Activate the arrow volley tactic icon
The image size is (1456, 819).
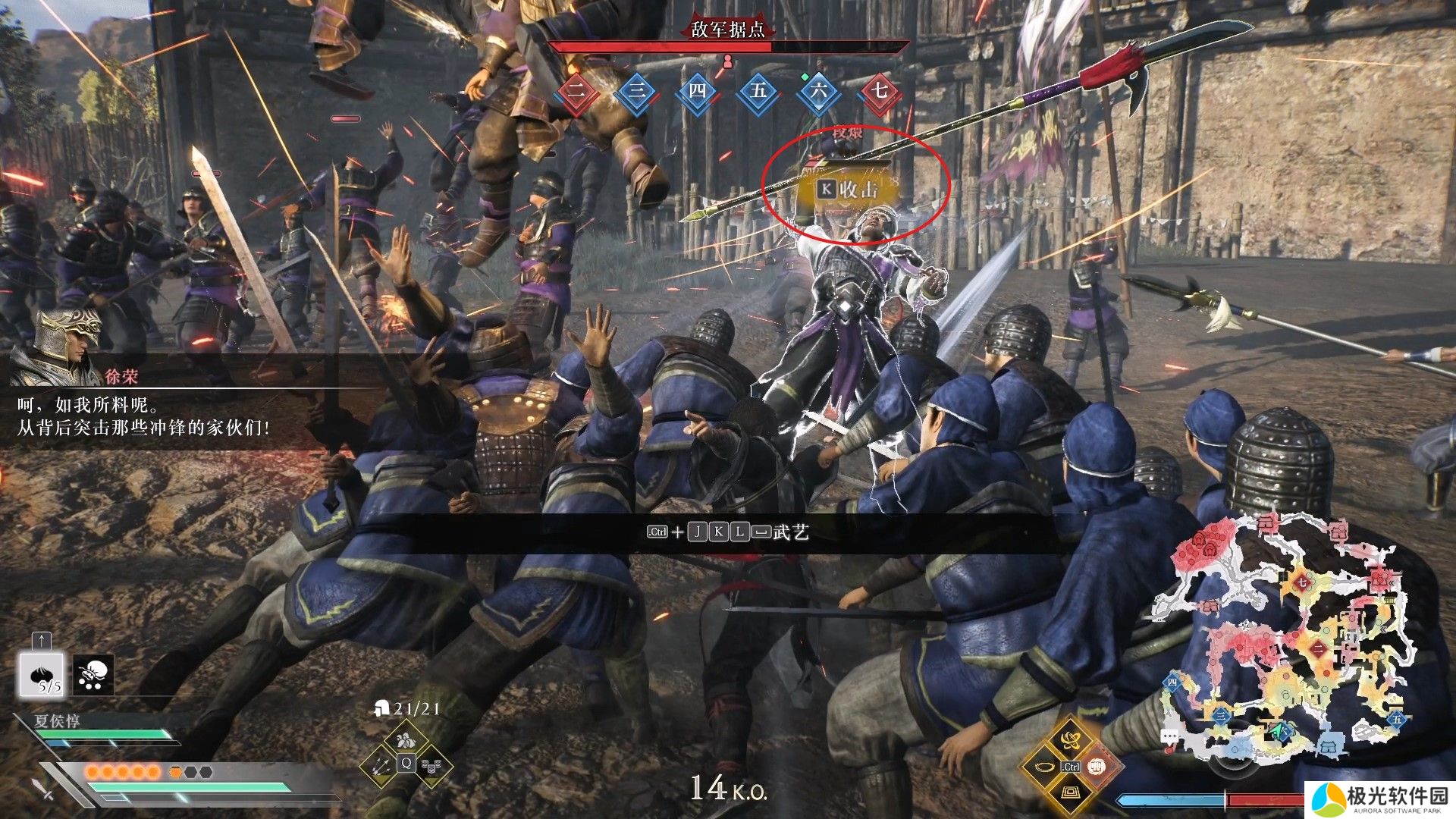click(381, 767)
